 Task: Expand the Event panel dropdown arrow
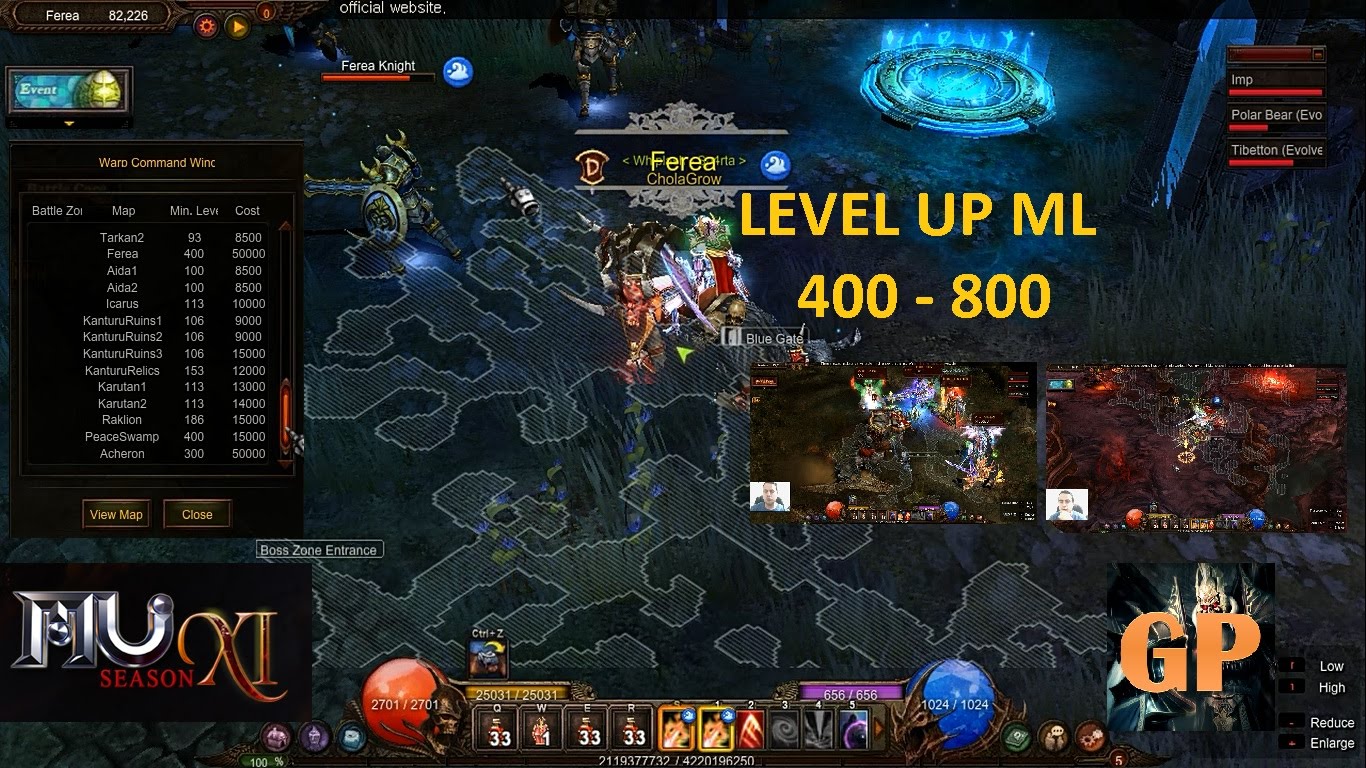pyautogui.click(x=68, y=123)
